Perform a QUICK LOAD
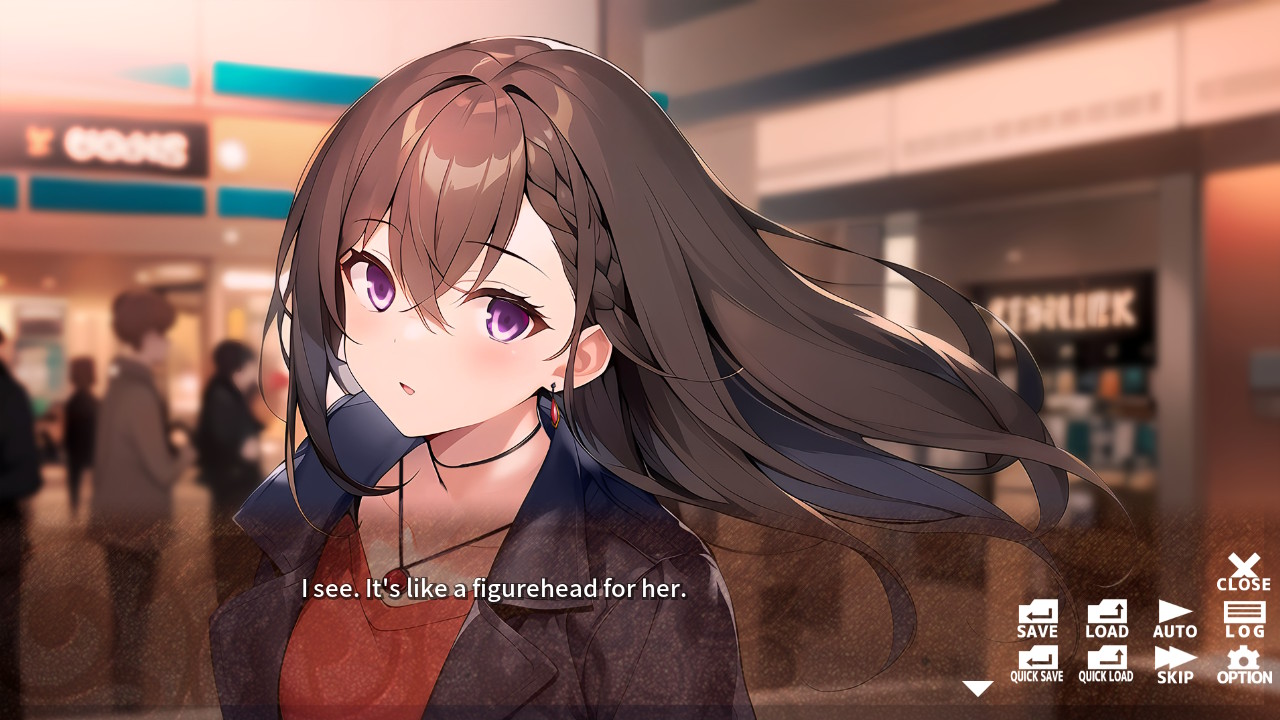 tap(1105, 665)
